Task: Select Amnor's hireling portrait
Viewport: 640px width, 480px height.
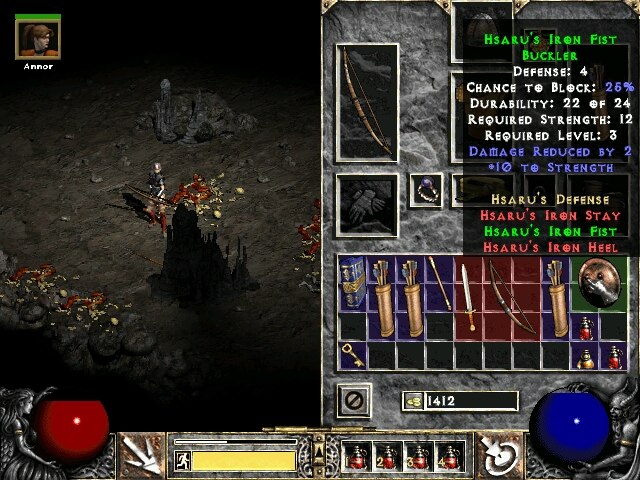Action: 38,39
